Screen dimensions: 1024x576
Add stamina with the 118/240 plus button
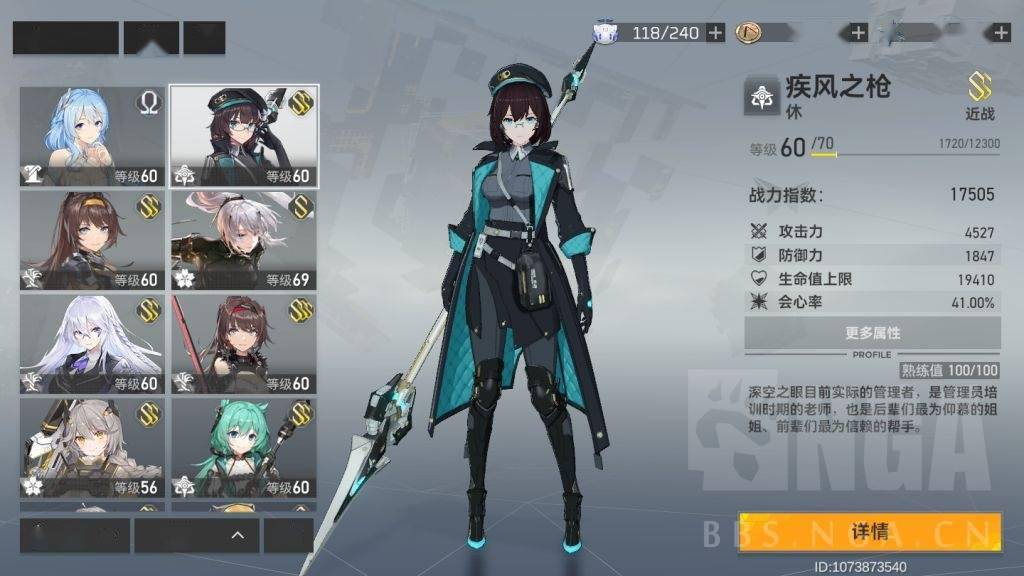(x=716, y=33)
